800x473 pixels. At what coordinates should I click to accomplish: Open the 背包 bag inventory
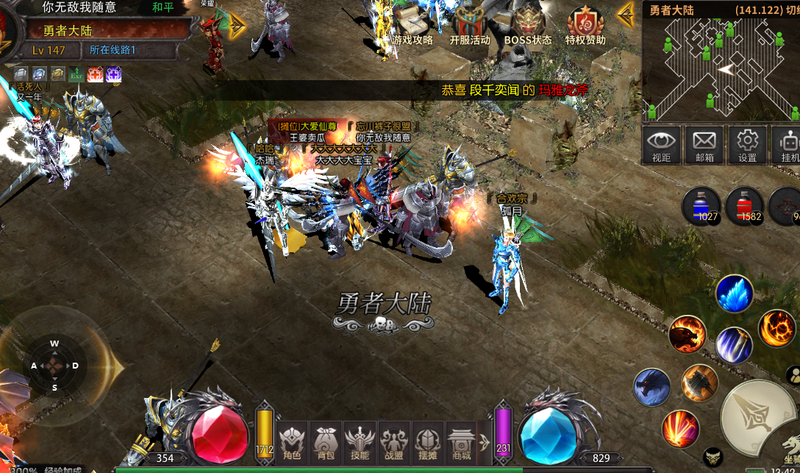[325, 440]
